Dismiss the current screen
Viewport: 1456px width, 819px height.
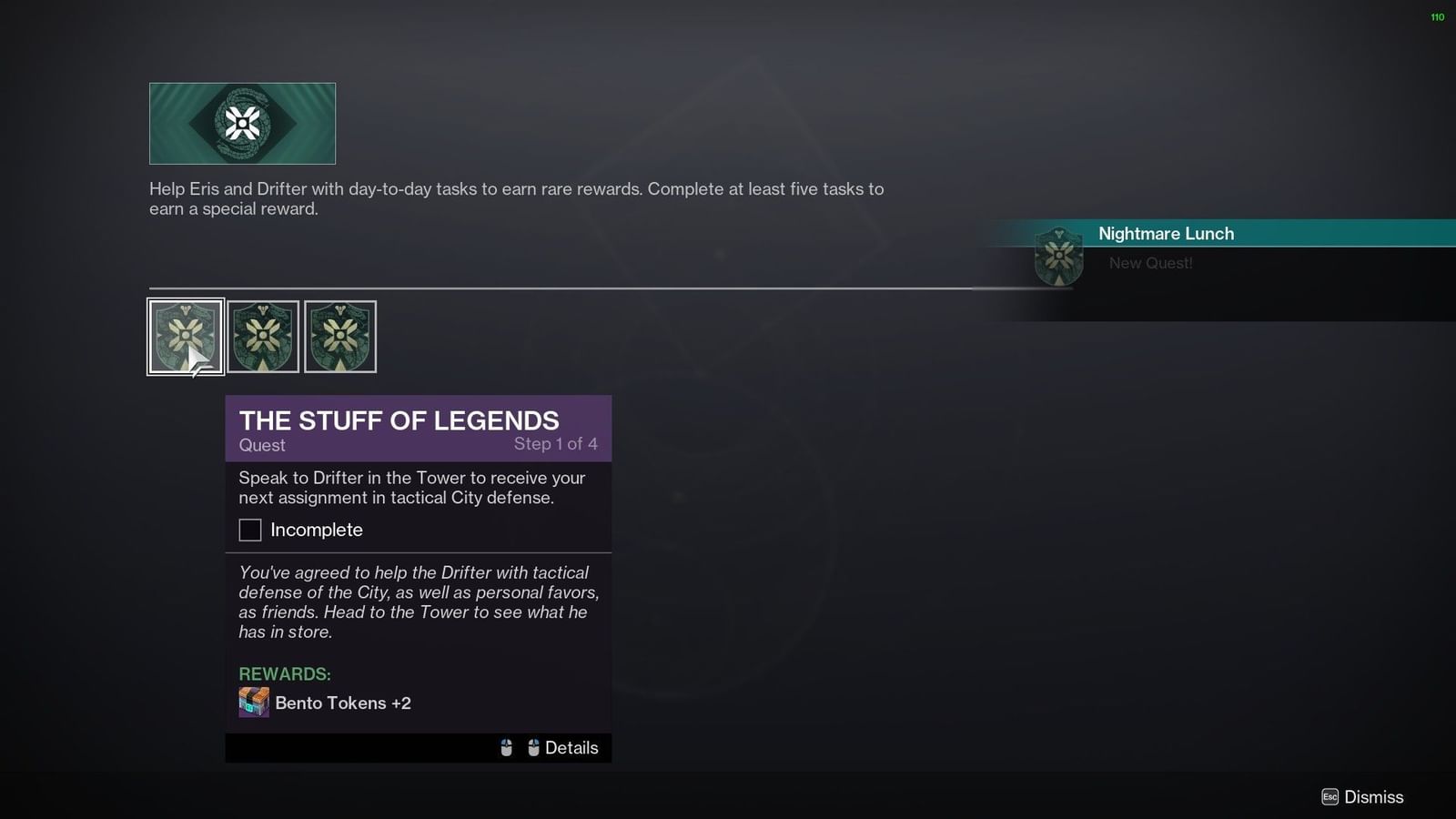(x=1372, y=796)
